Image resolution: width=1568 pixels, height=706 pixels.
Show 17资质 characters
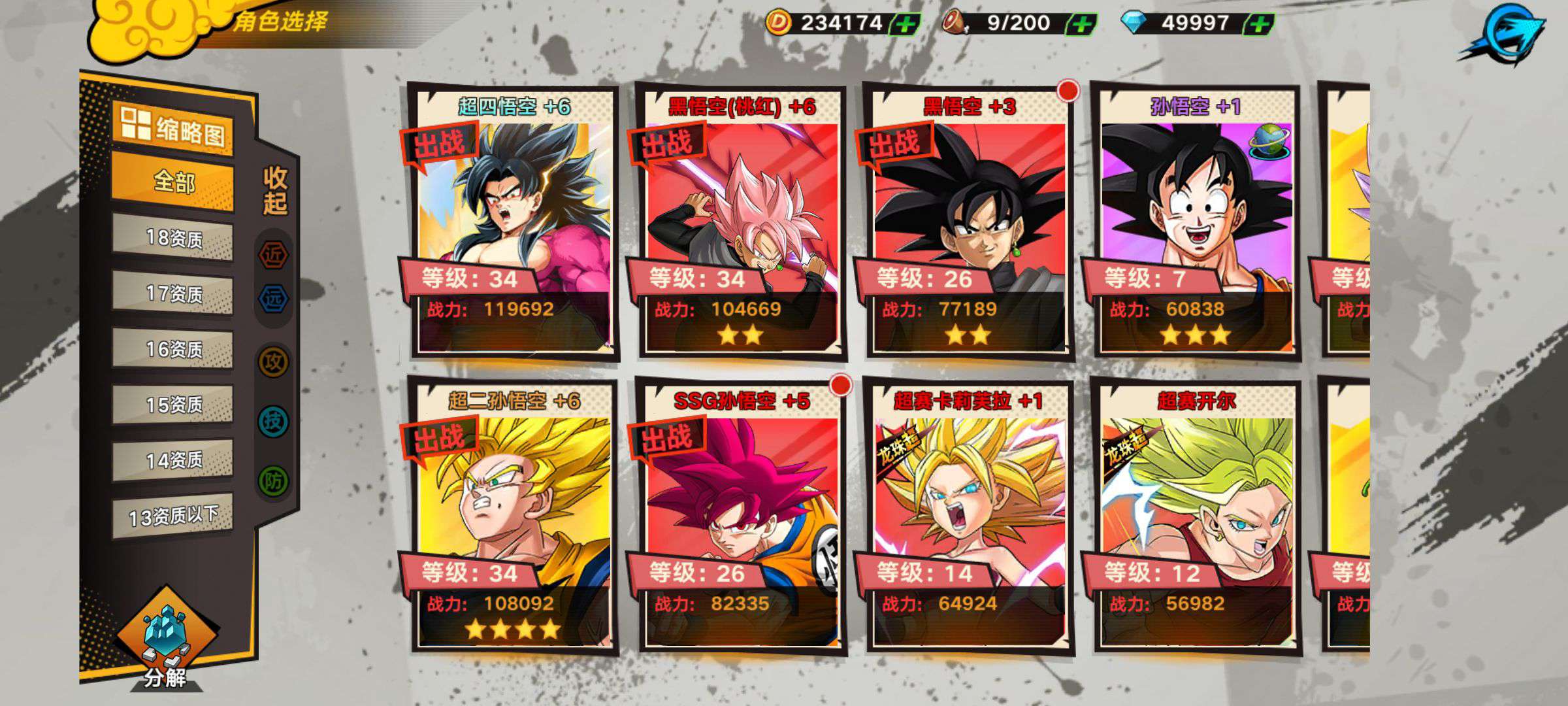click(x=173, y=294)
